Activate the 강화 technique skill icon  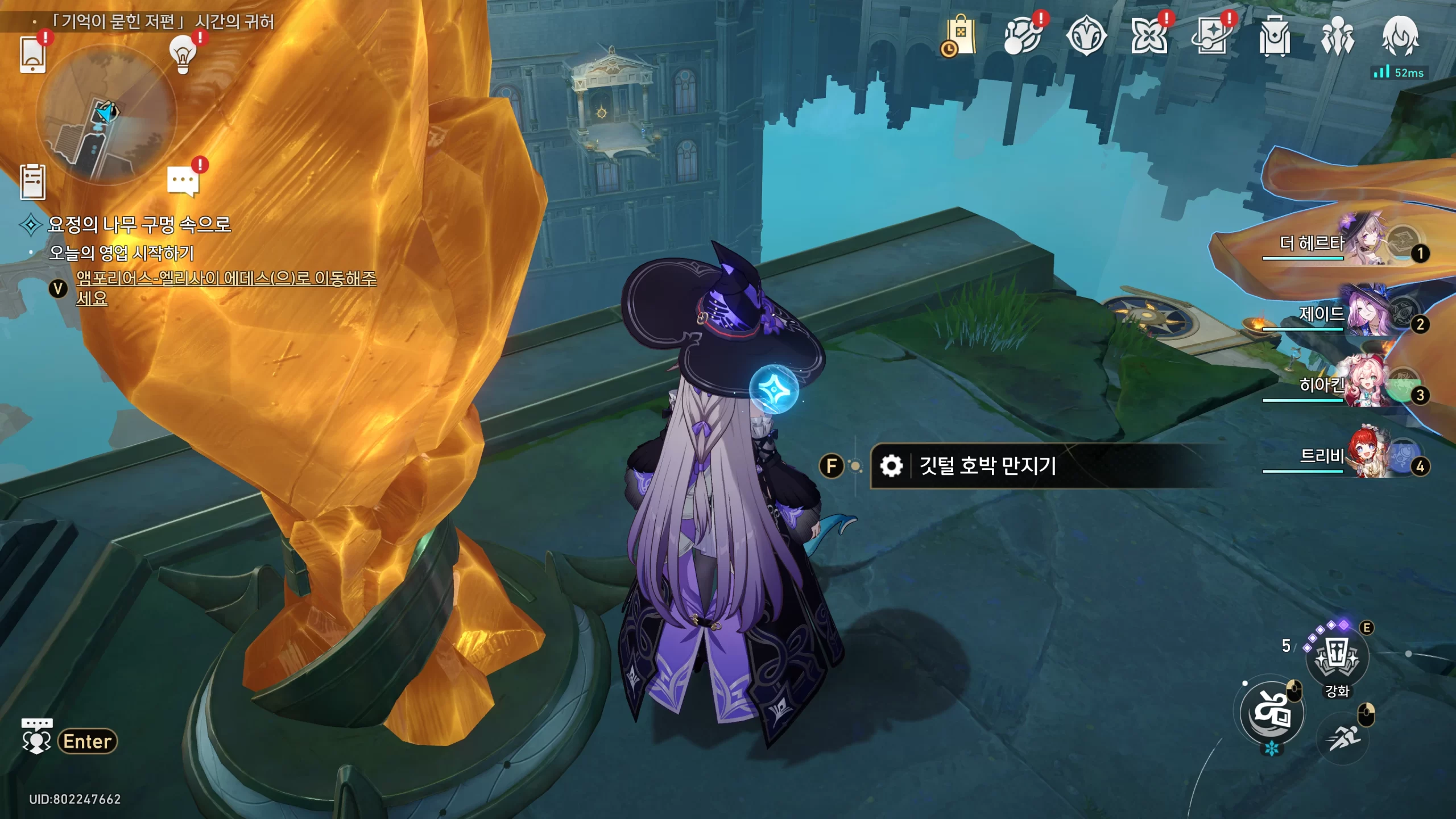(1337, 657)
